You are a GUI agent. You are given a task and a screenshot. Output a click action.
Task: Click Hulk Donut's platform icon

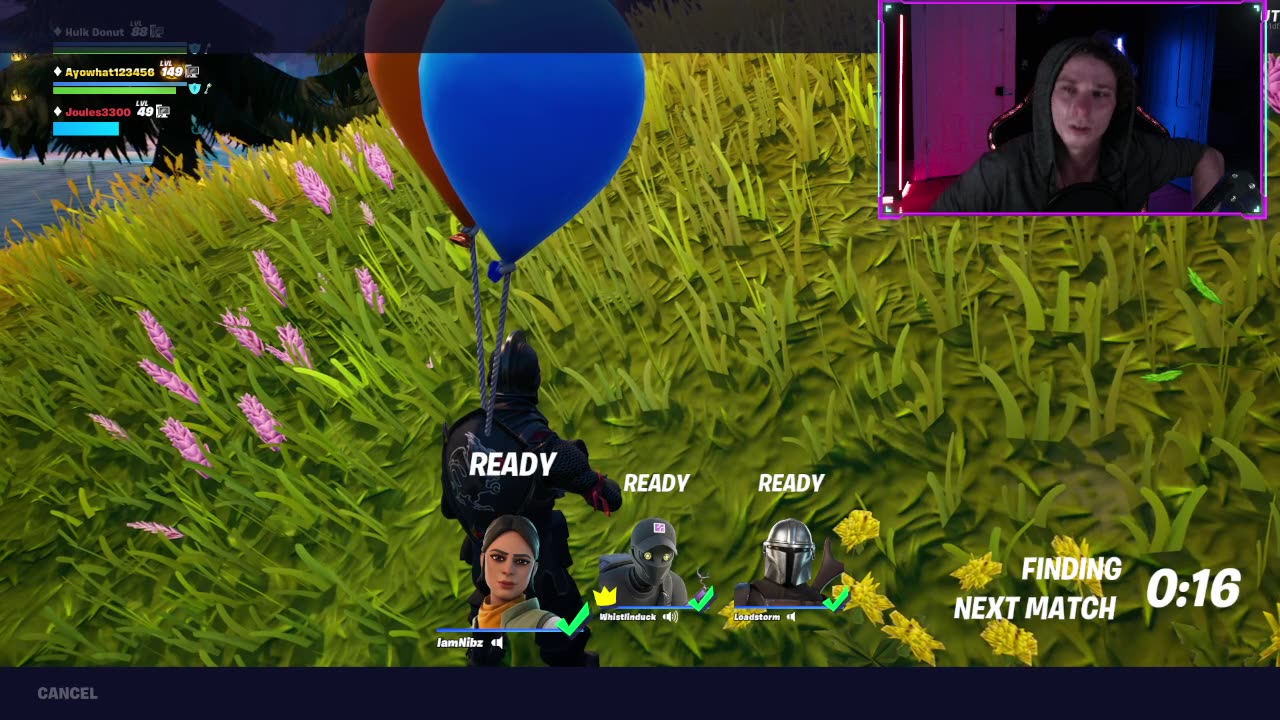(156, 31)
